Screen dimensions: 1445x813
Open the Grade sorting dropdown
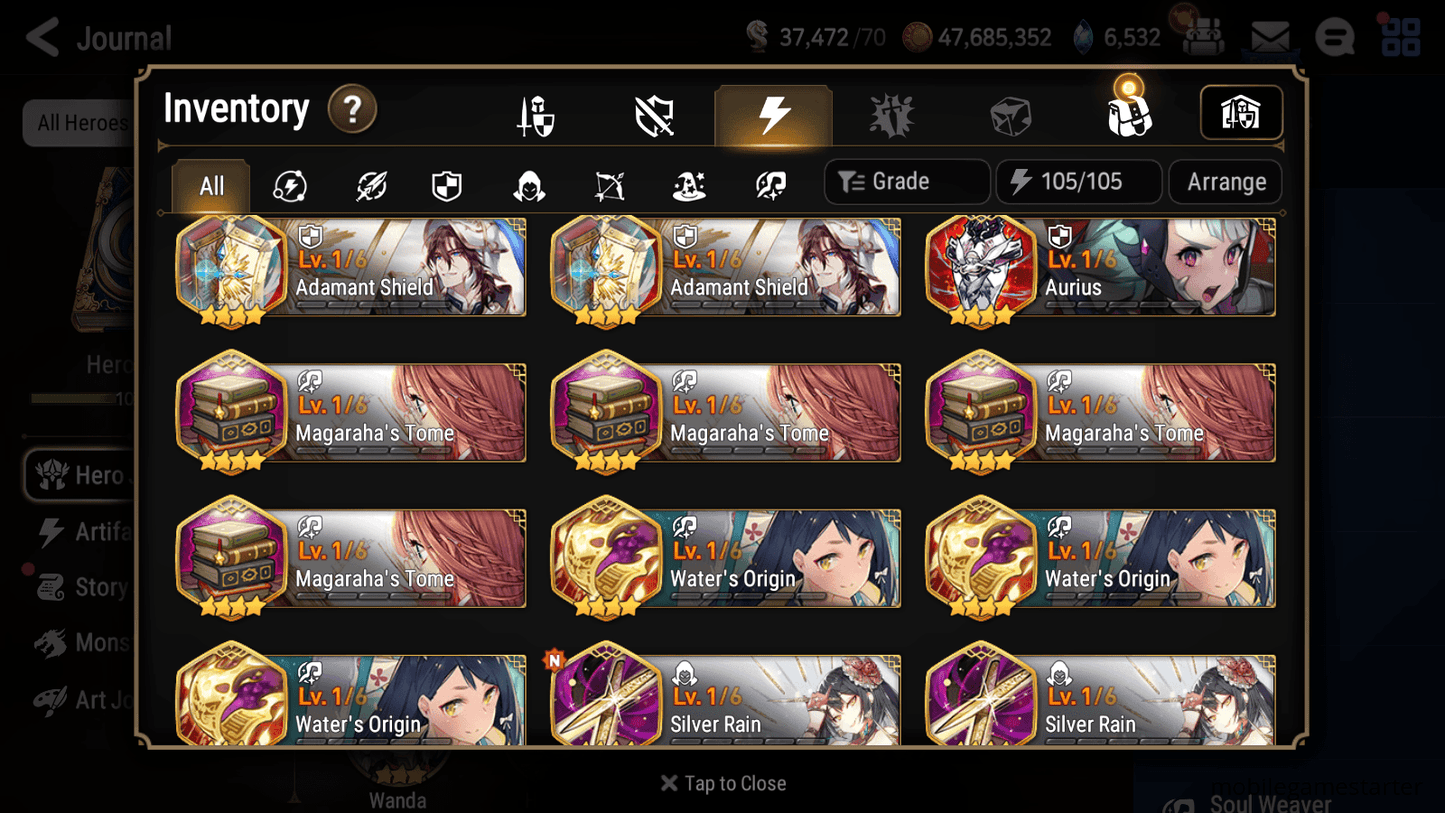[x=906, y=181]
